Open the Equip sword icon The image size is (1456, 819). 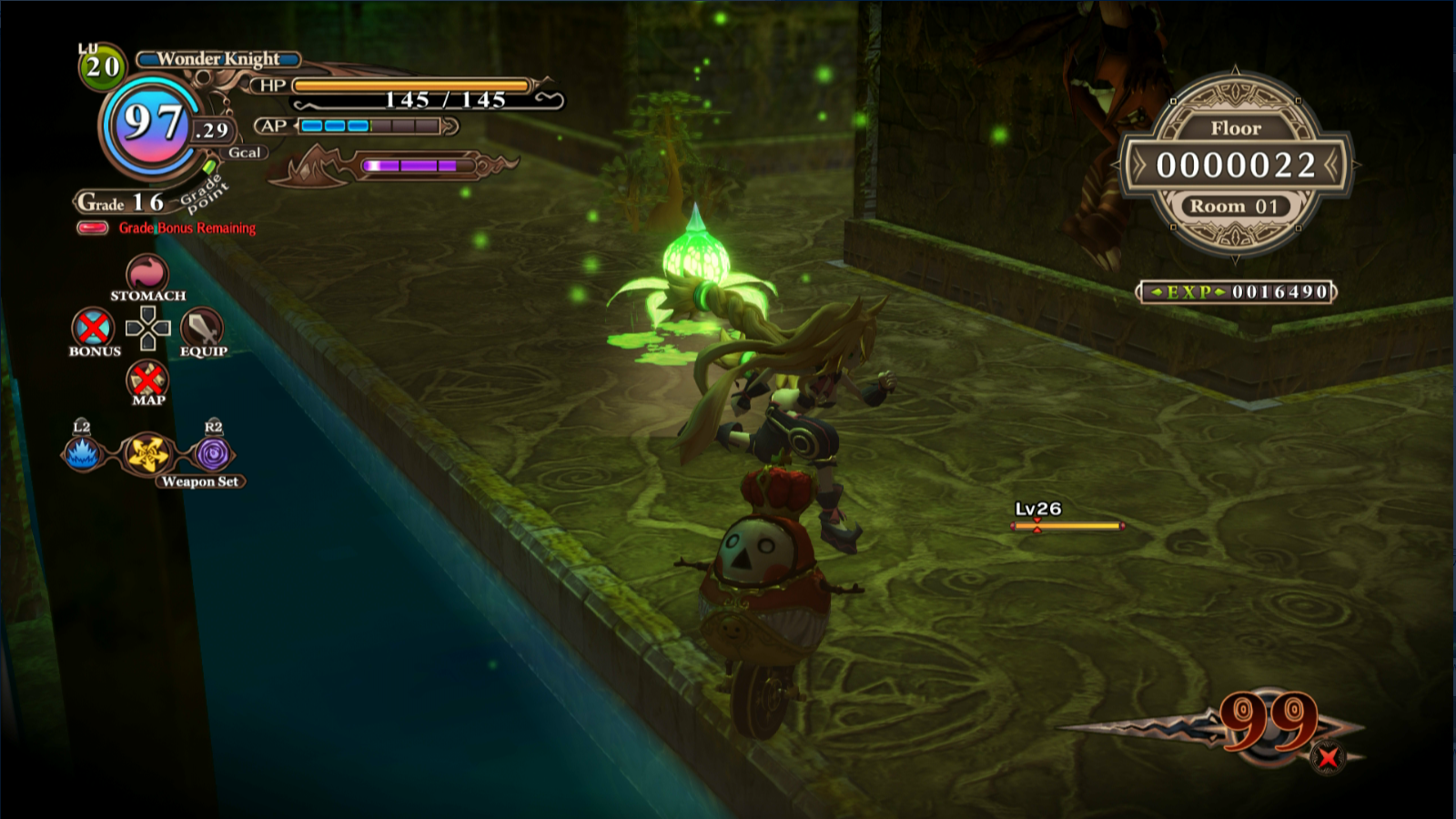pos(202,328)
